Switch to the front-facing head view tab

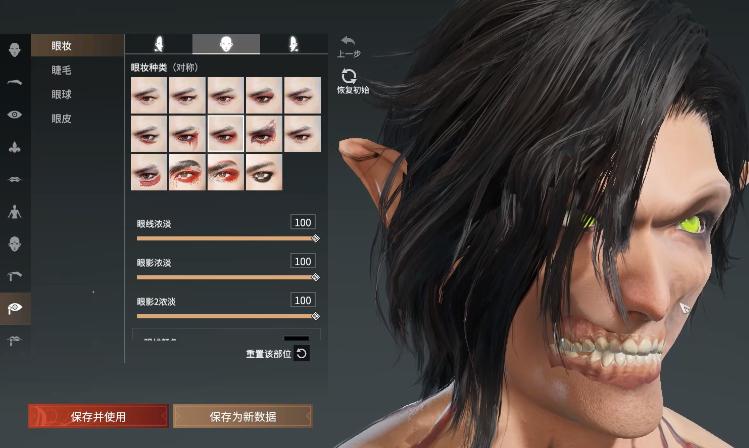(x=226, y=44)
